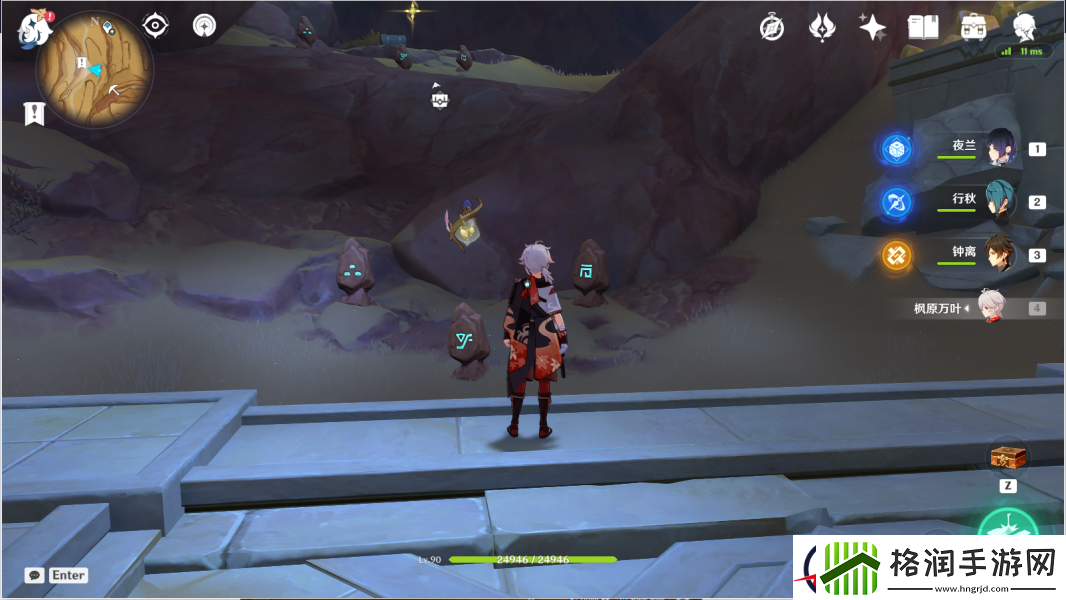Switch to party member 夜兰
The image size is (1066, 600).
(1000, 148)
